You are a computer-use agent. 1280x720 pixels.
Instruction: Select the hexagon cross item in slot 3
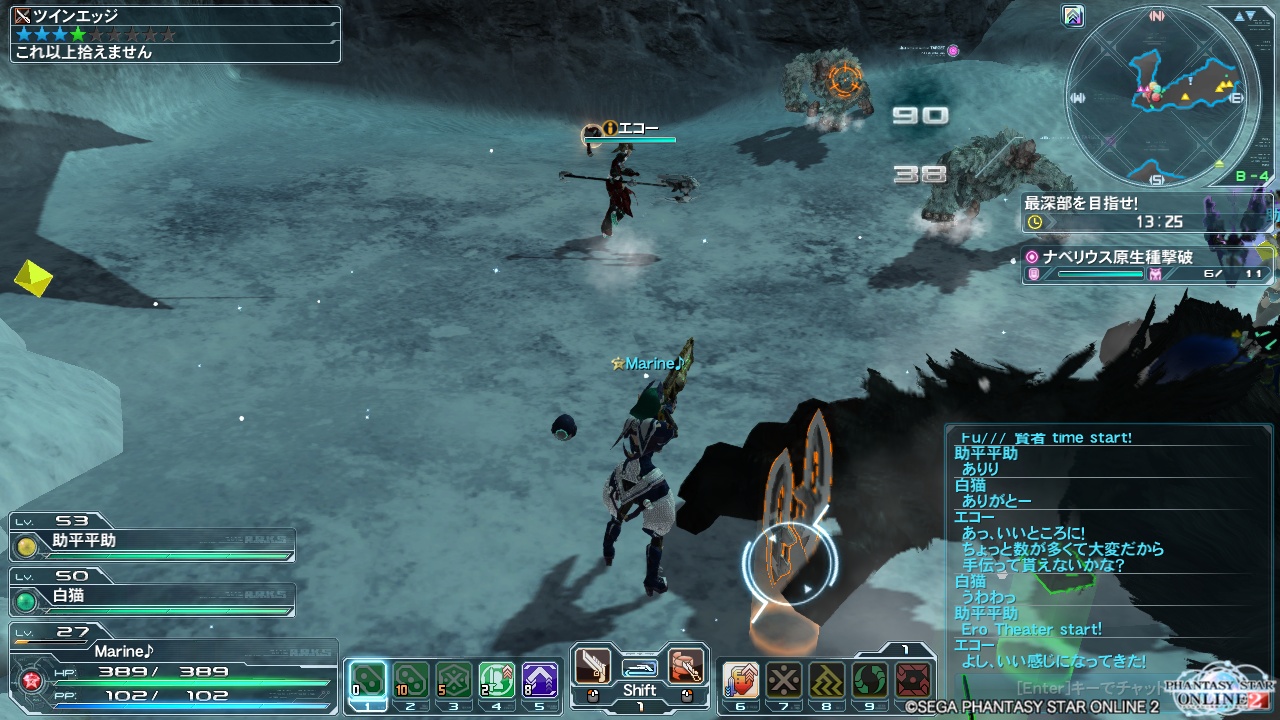454,680
